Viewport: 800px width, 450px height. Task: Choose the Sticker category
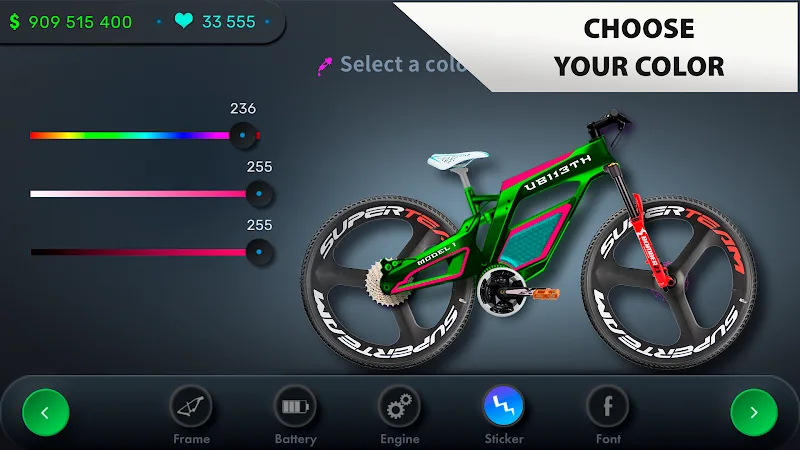coord(504,408)
